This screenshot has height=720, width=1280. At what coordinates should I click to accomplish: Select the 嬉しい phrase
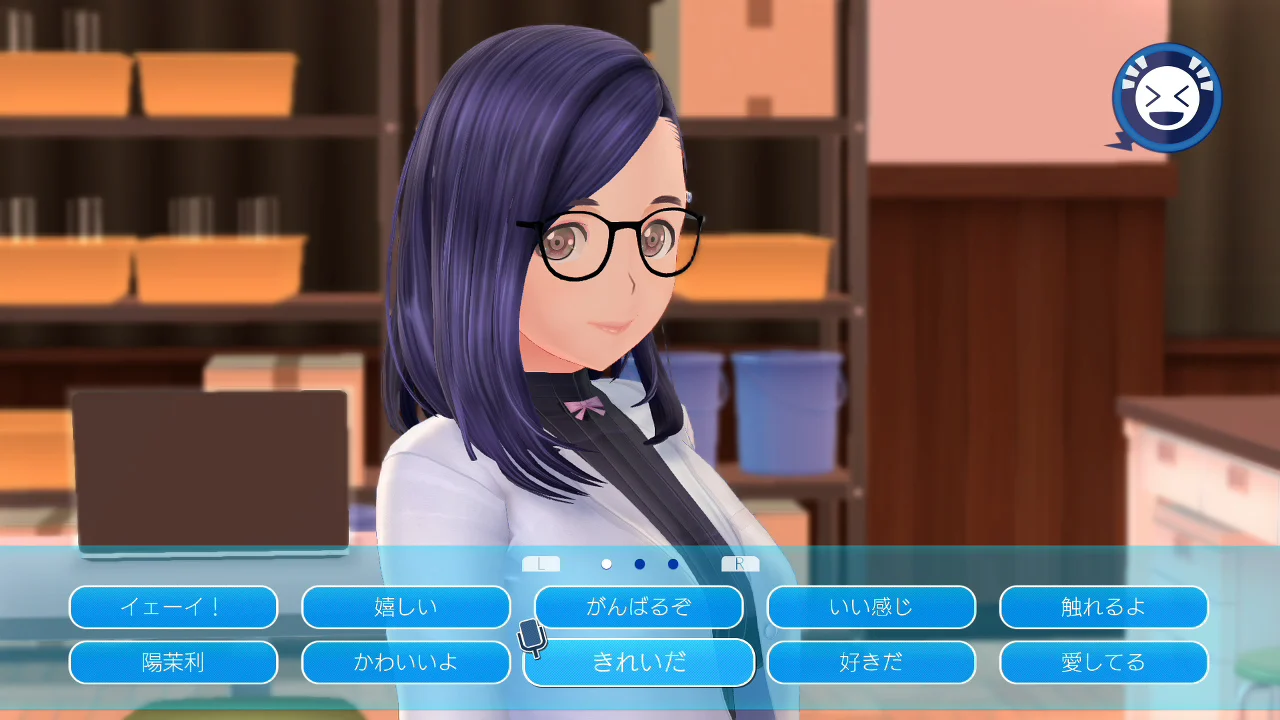pyautogui.click(x=405, y=607)
